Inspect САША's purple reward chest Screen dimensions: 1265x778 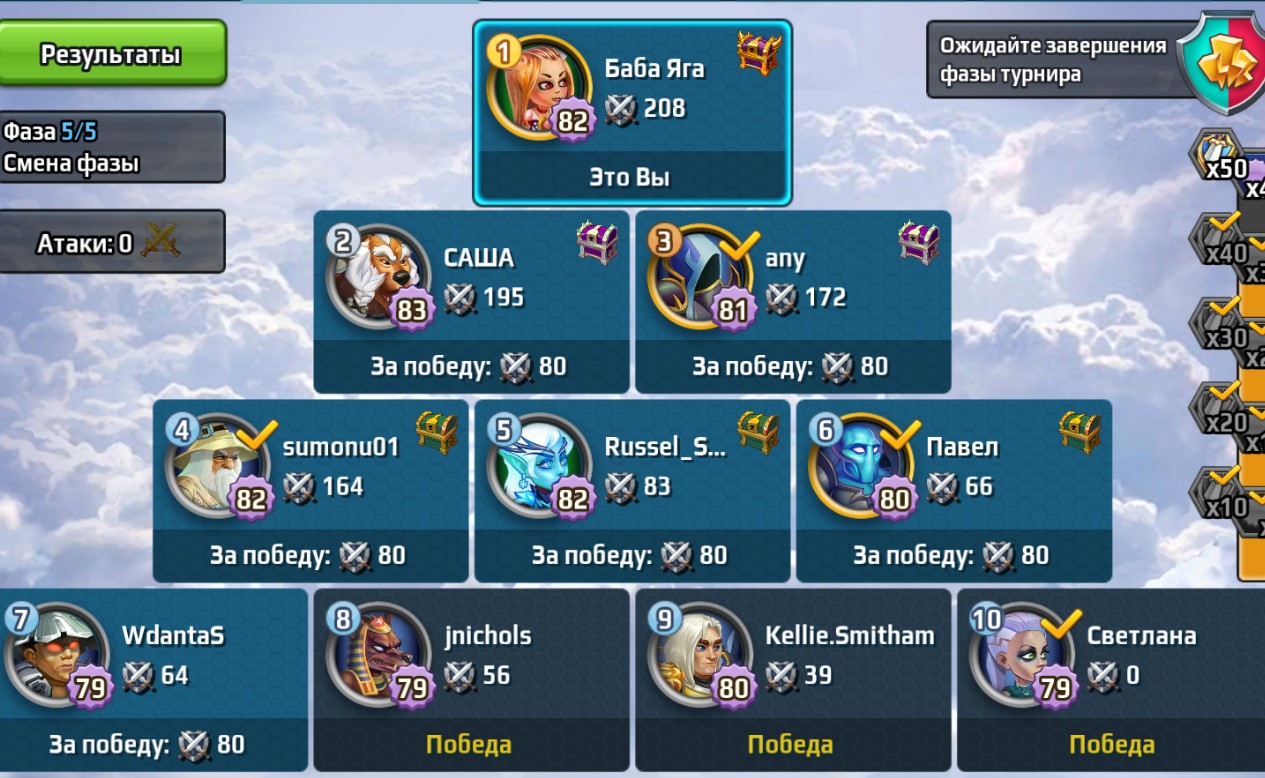pos(597,243)
